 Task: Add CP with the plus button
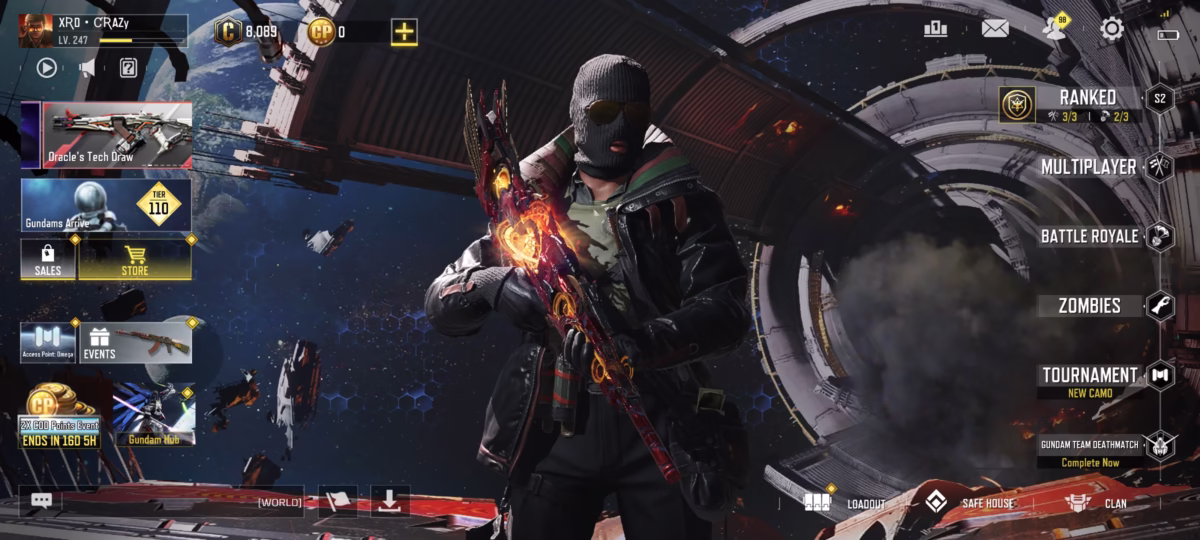tap(404, 32)
